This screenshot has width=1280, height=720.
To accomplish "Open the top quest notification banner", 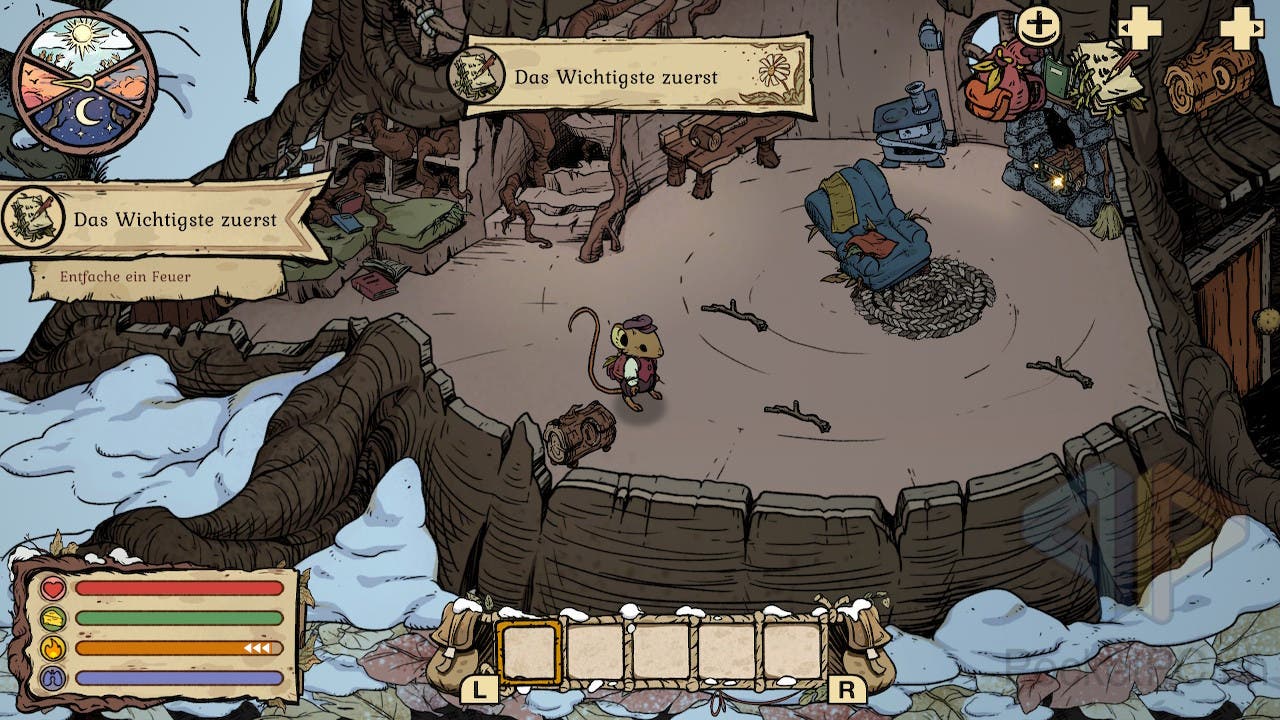I will pyautogui.click(x=630, y=76).
